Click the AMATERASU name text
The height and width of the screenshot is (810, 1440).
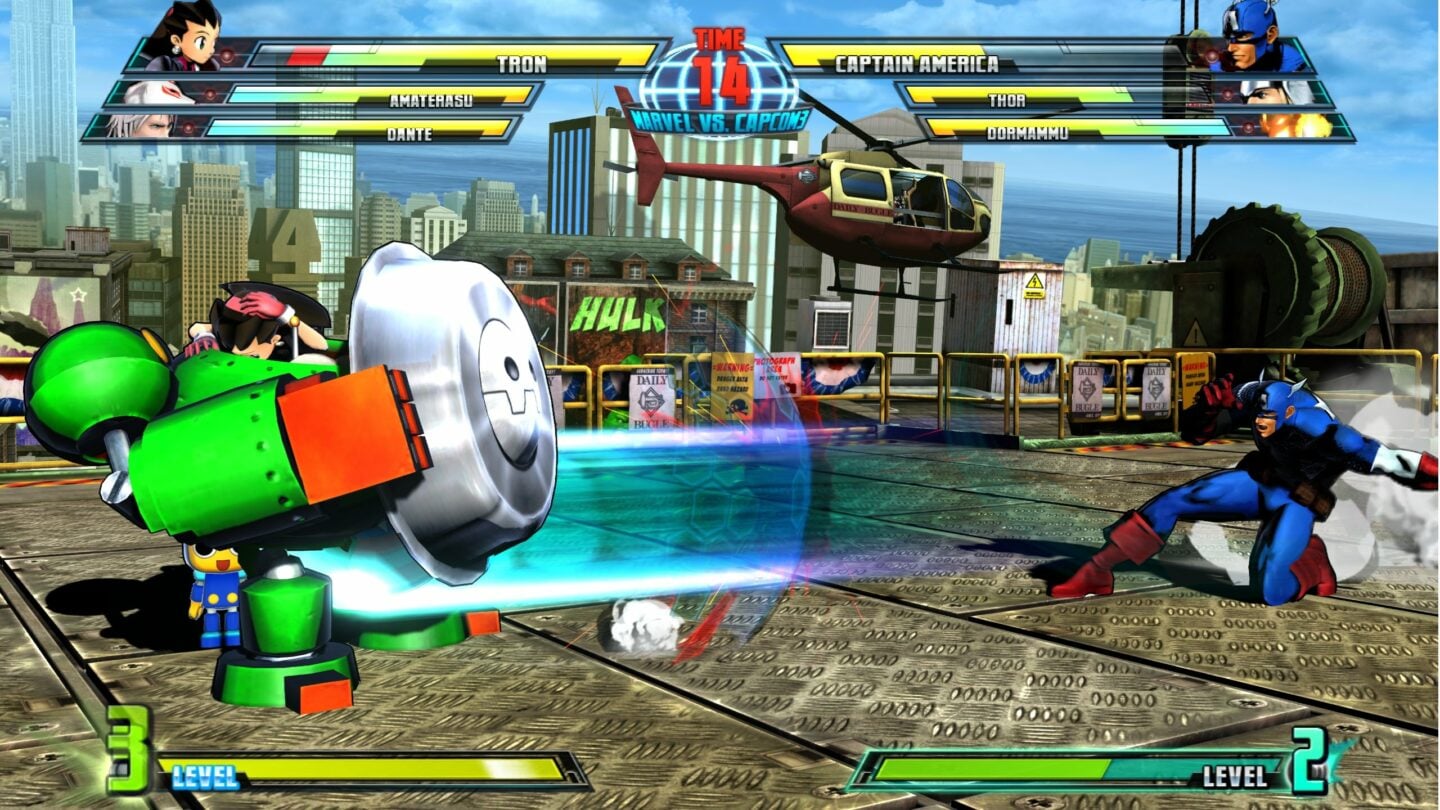(x=430, y=97)
